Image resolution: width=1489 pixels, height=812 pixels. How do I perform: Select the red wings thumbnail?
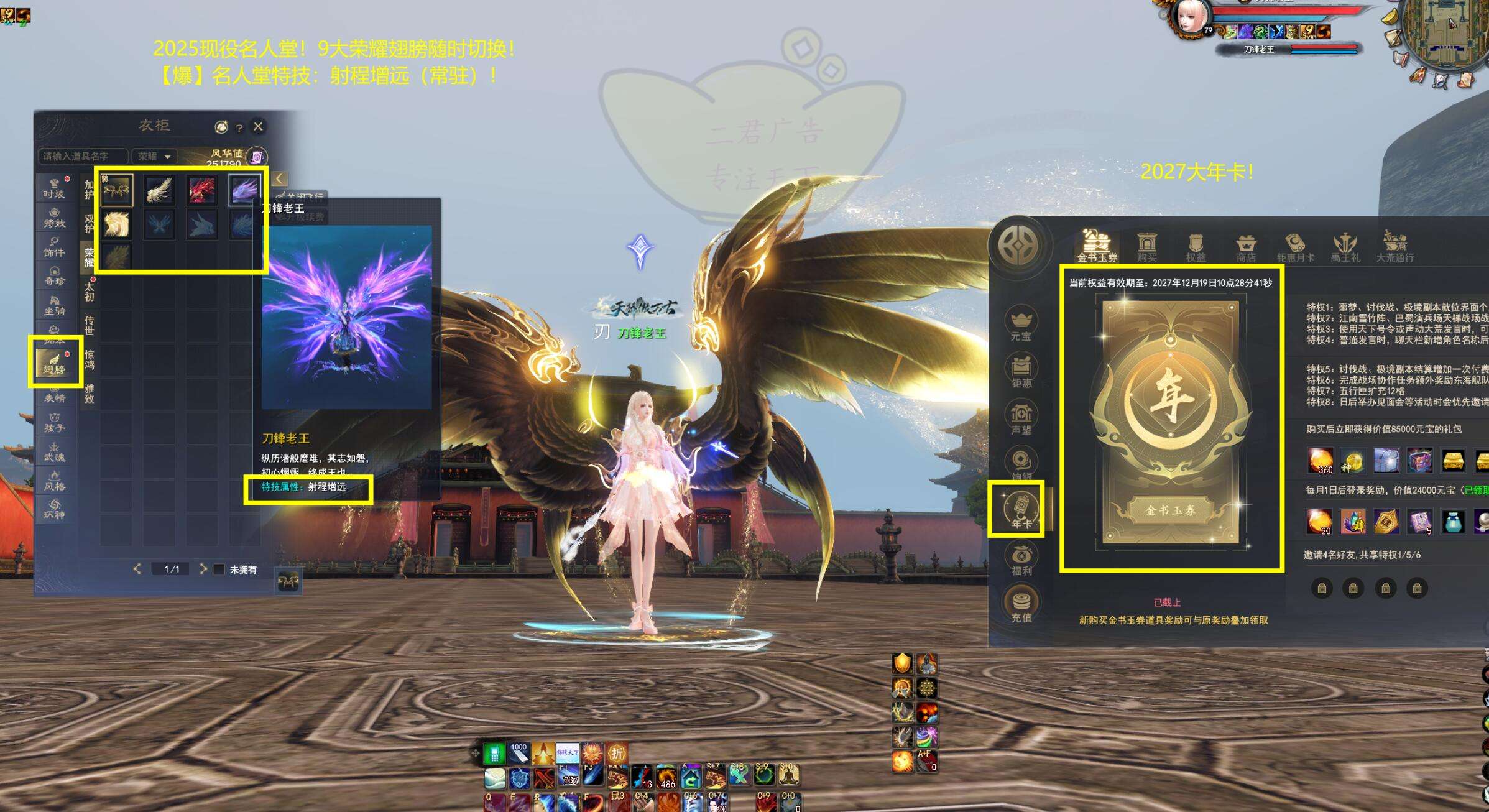[202, 190]
